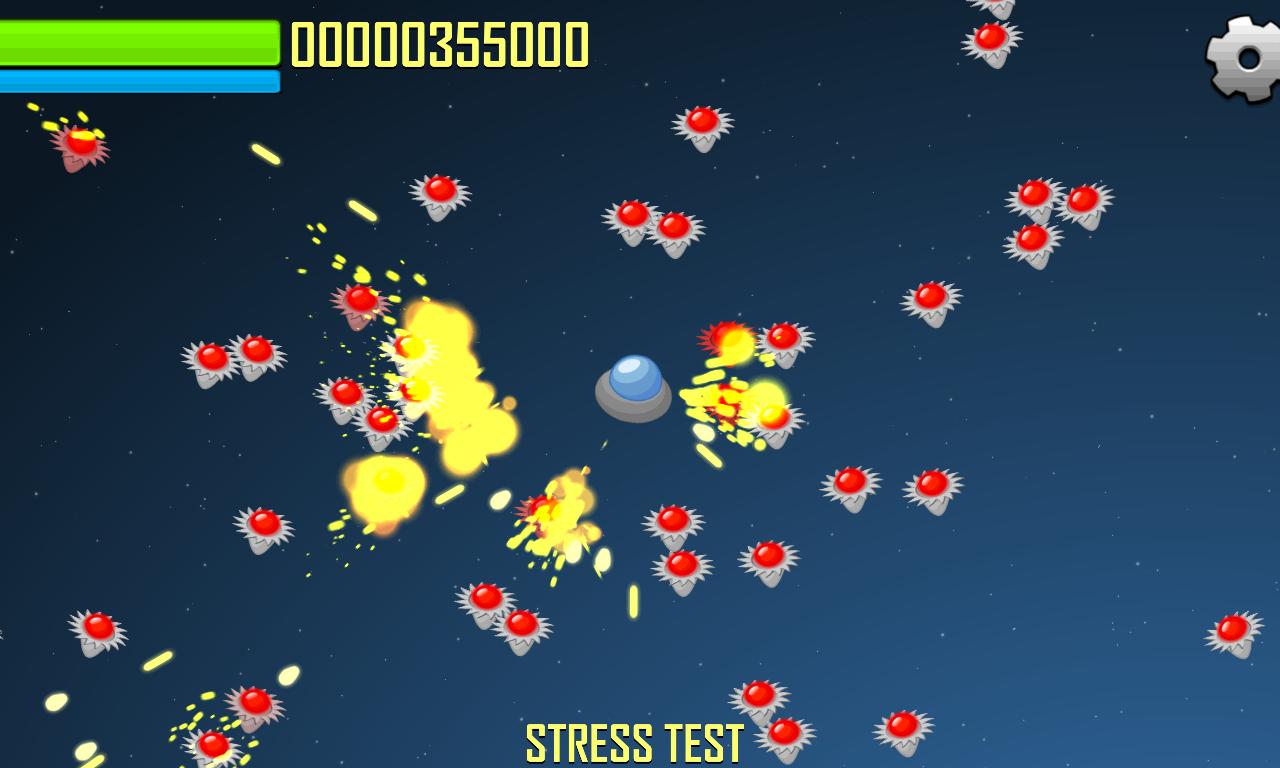Image resolution: width=1280 pixels, height=768 pixels.
Task: Click the STRESS TEST label
Action: [633, 740]
